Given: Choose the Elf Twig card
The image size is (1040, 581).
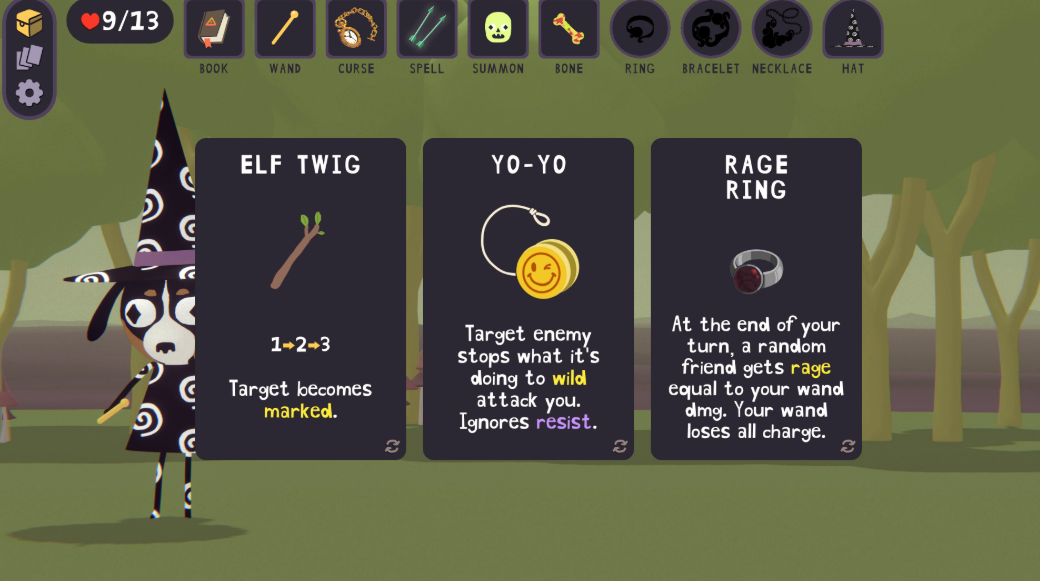Looking at the screenshot, I should 300,298.
